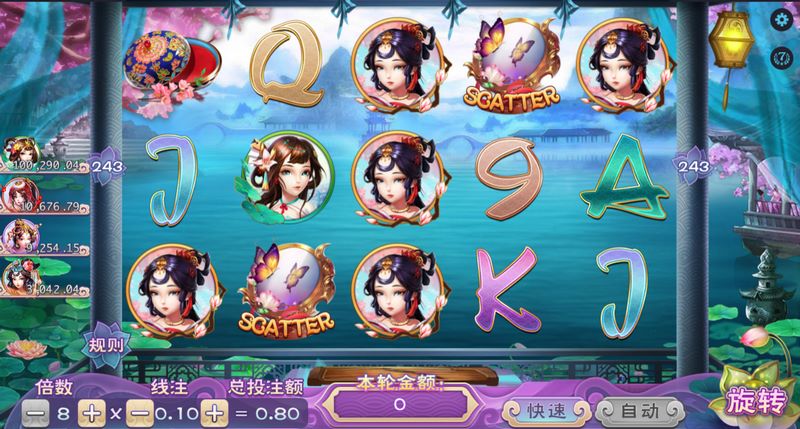Increase the 倍数 multiplier with plus
Image resolution: width=800 pixels, height=429 pixels.
(x=92, y=411)
